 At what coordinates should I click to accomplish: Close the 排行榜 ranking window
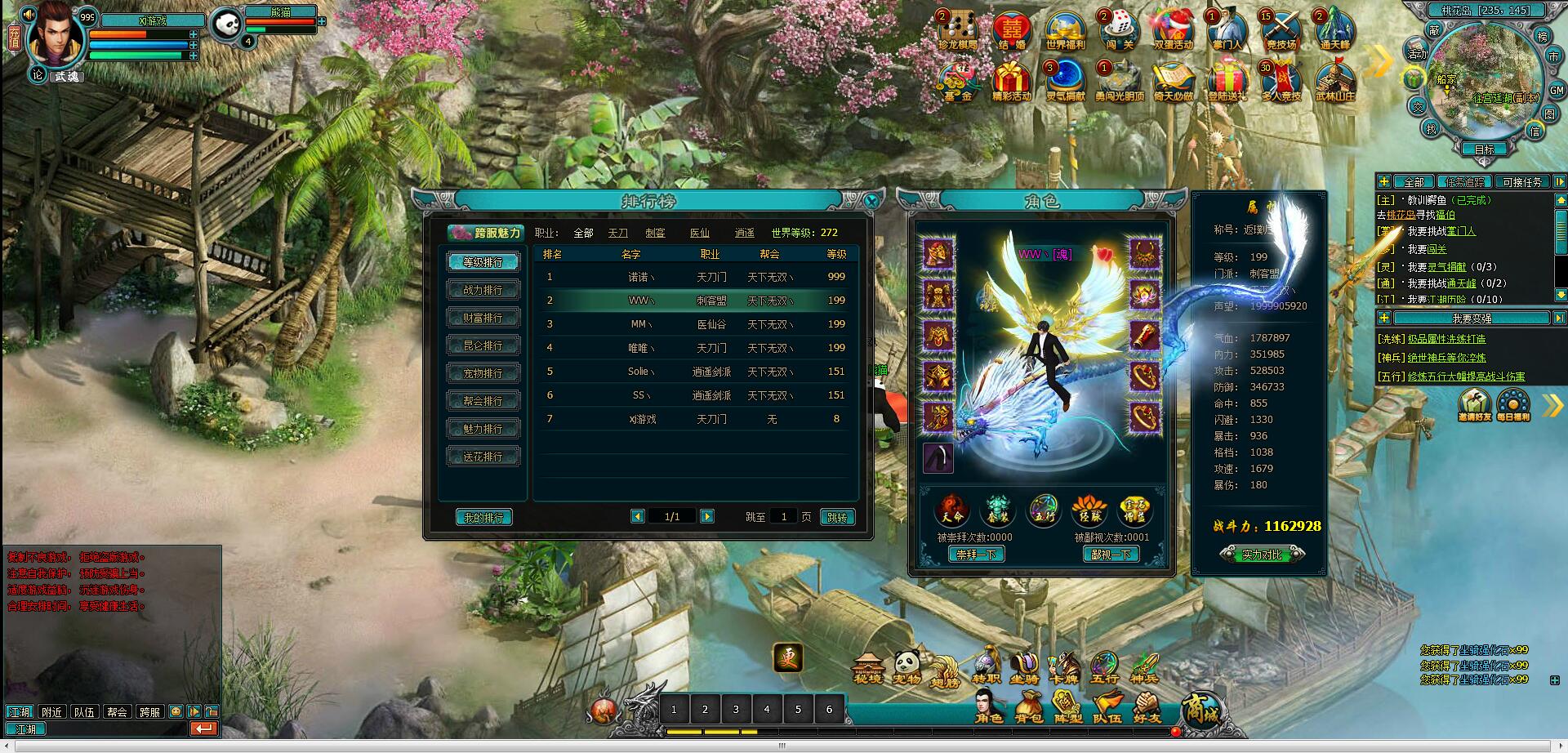[872, 200]
